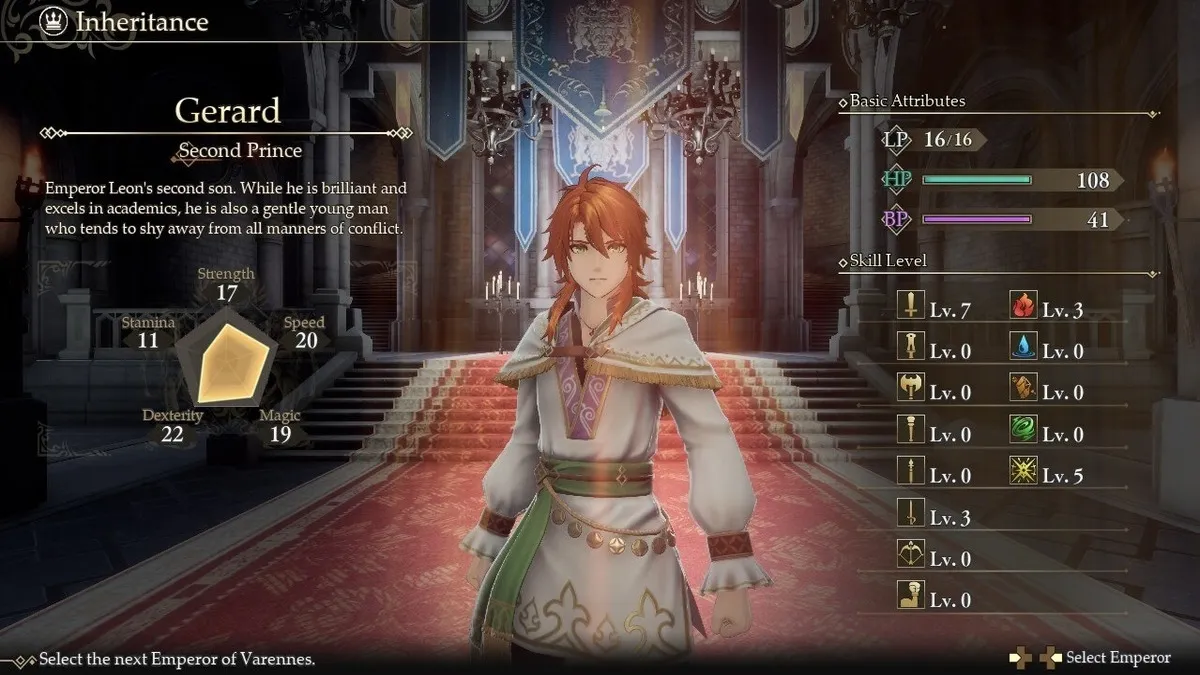The image size is (1200, 675).
Task: Select the sword skill icon
Action: [910, 308]
